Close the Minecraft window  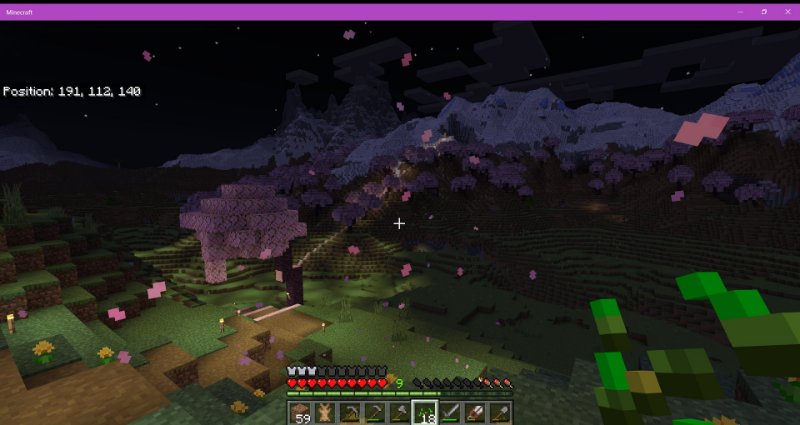pyautogui.click(x=787, y=10)
